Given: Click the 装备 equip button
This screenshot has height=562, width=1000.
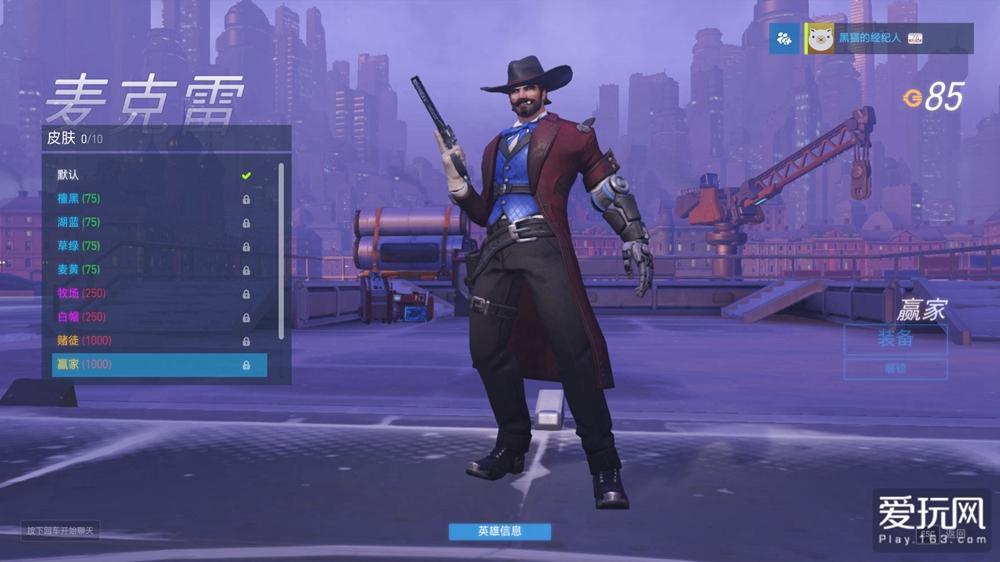Looking at the screenshot, I should coord(895,338).
